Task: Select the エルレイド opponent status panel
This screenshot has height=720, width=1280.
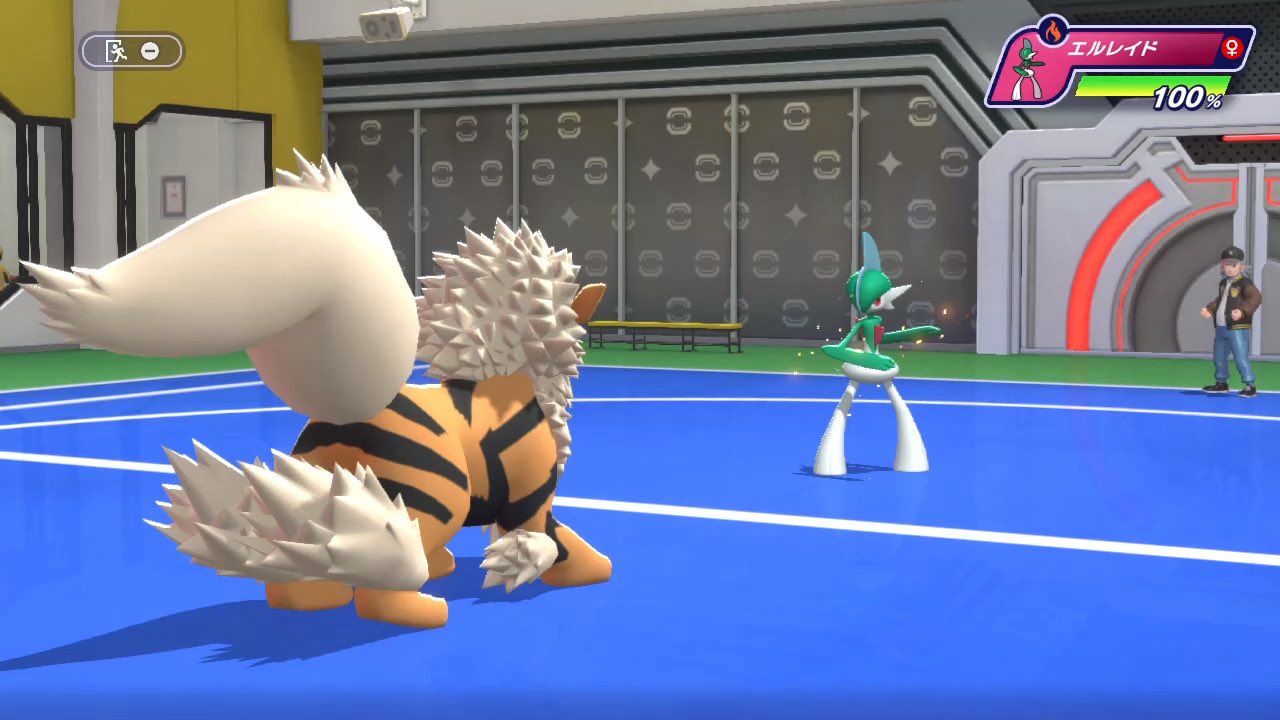Action: point(1120,65)
